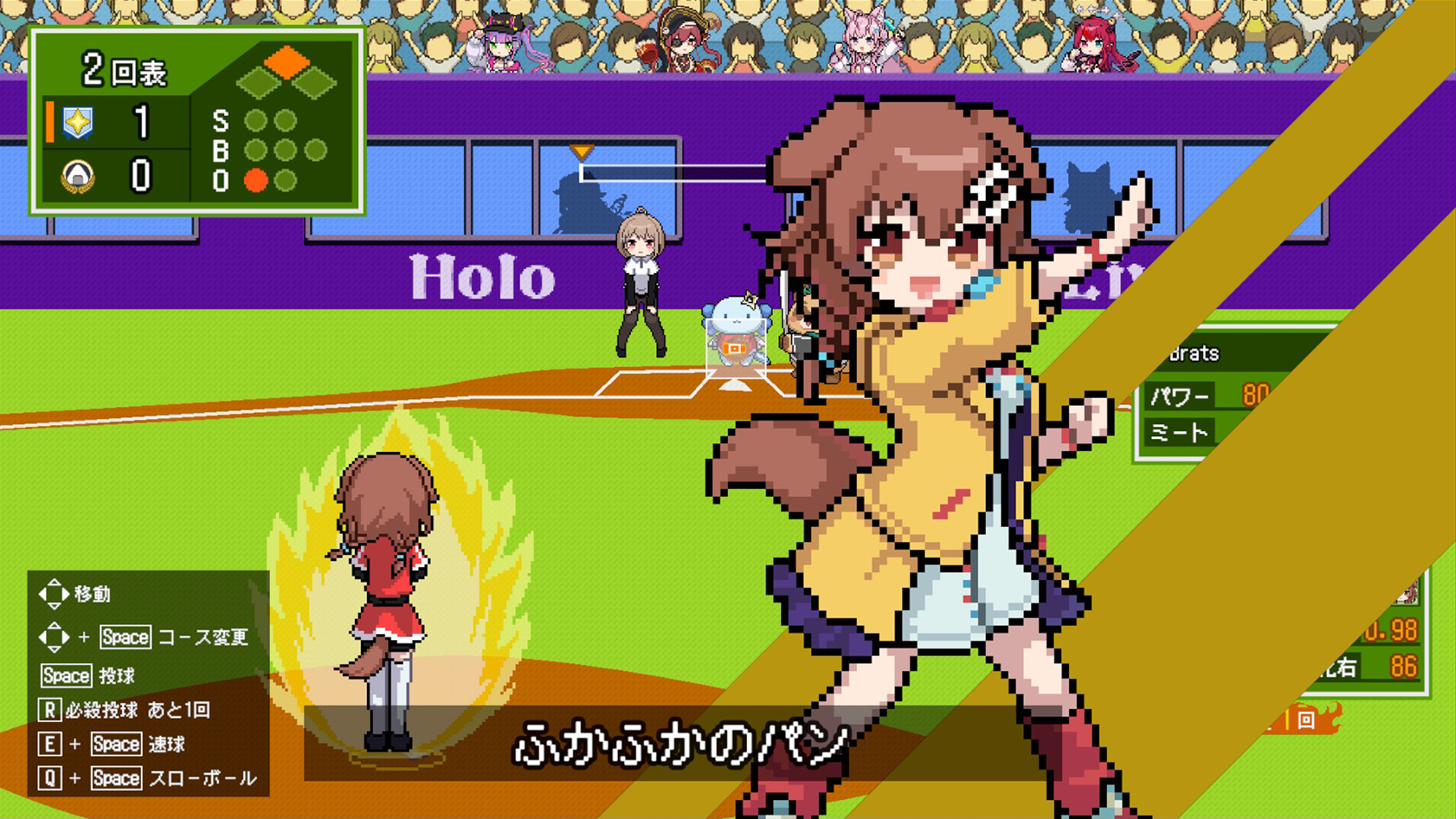Click the orange triangle marker above the pitch gauge
The image size is (1456, 819).
click(x=582, y=152)
